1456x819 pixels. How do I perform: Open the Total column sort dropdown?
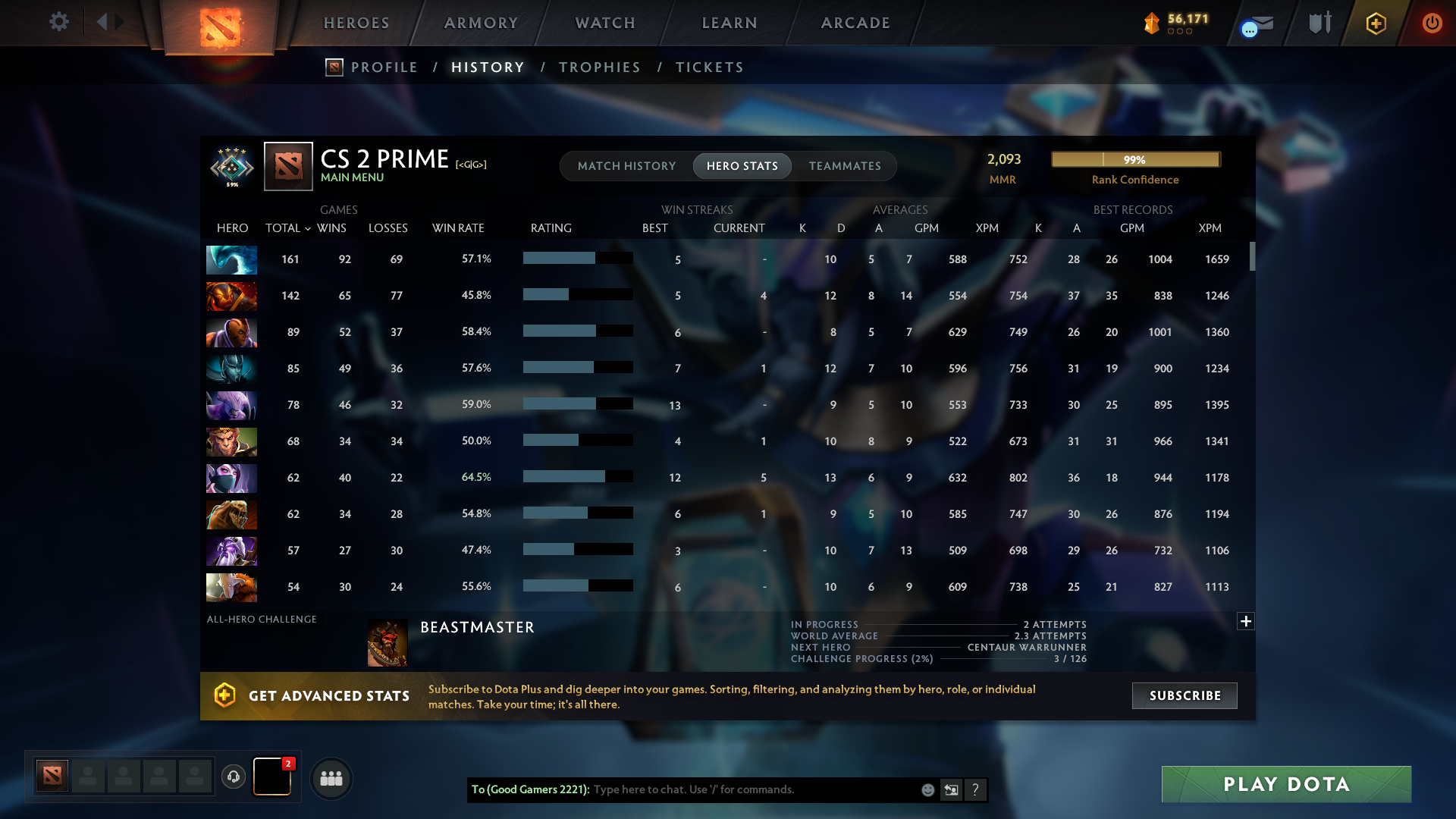287,227
